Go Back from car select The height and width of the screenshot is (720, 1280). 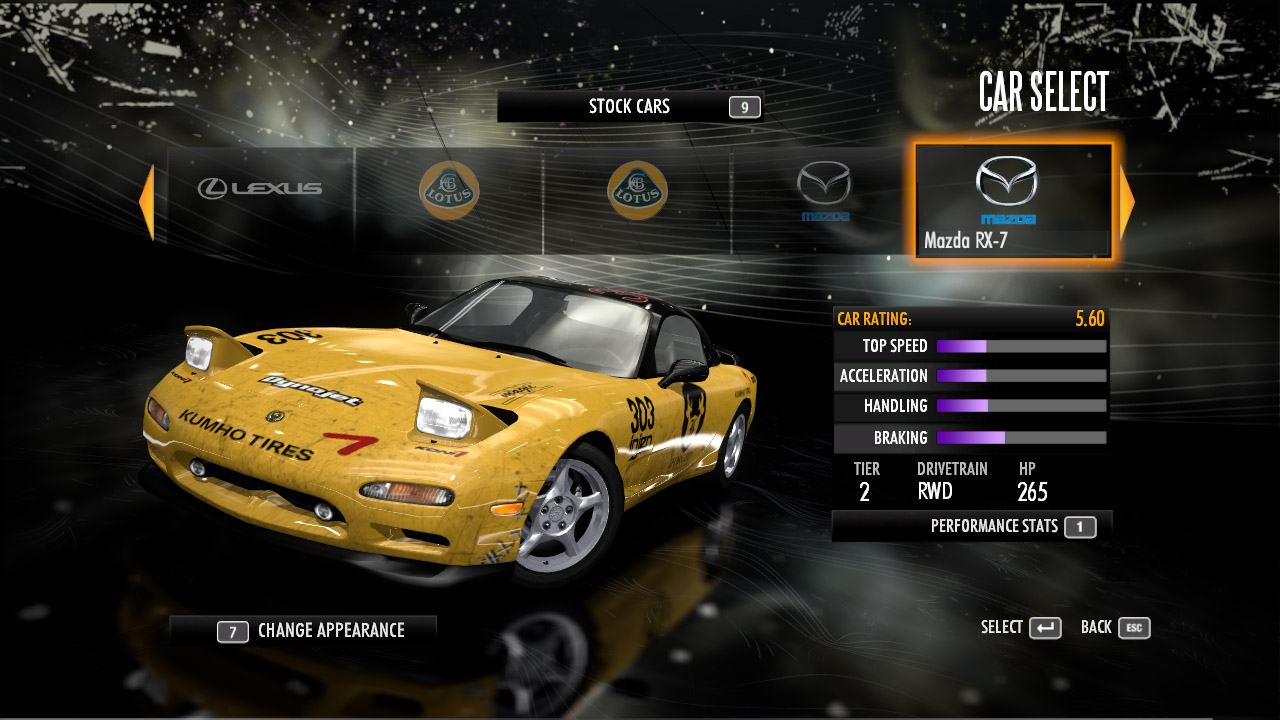tap(1115, 628)
